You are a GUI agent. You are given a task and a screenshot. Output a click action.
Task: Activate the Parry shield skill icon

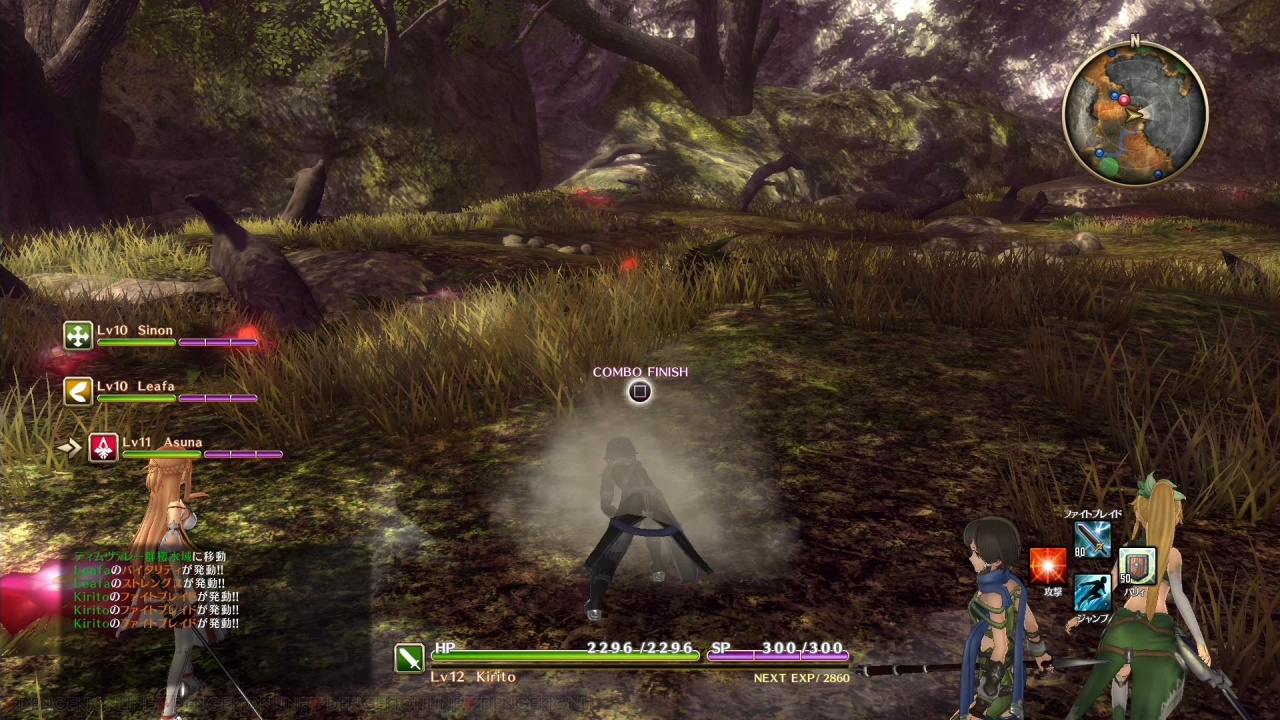1137,566
